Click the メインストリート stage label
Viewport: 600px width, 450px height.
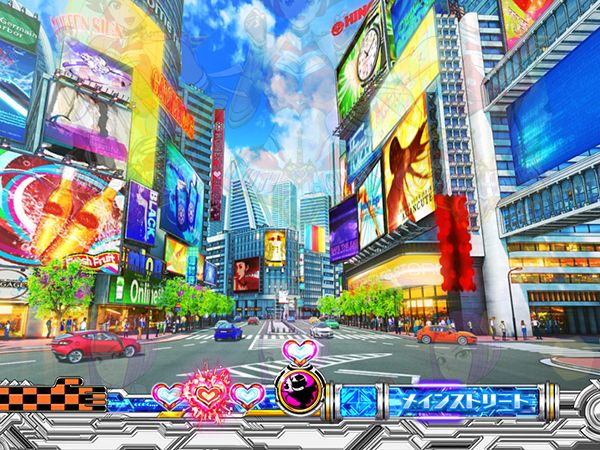[463, 402]
